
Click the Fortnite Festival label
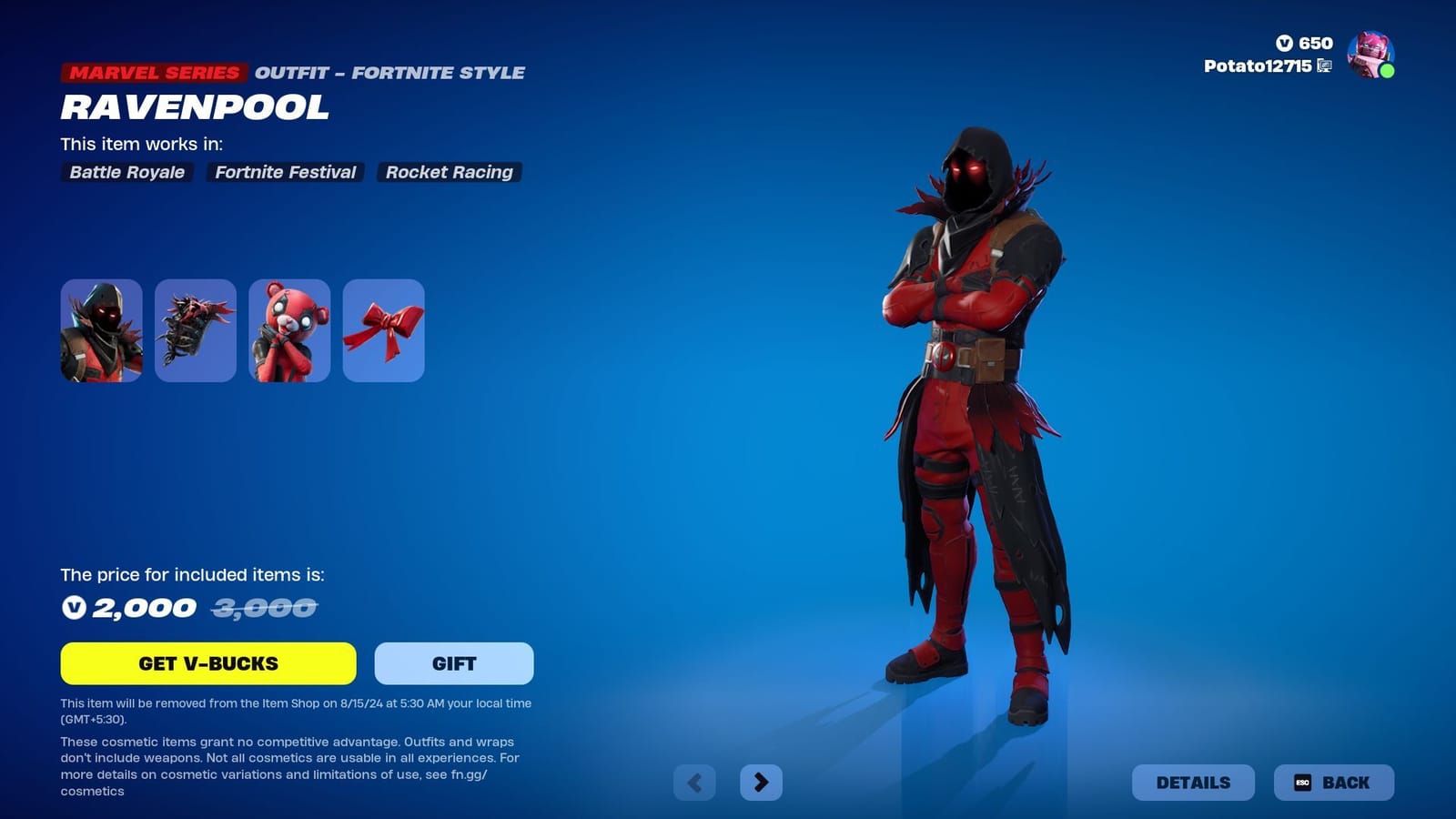[x=285, y=172]
